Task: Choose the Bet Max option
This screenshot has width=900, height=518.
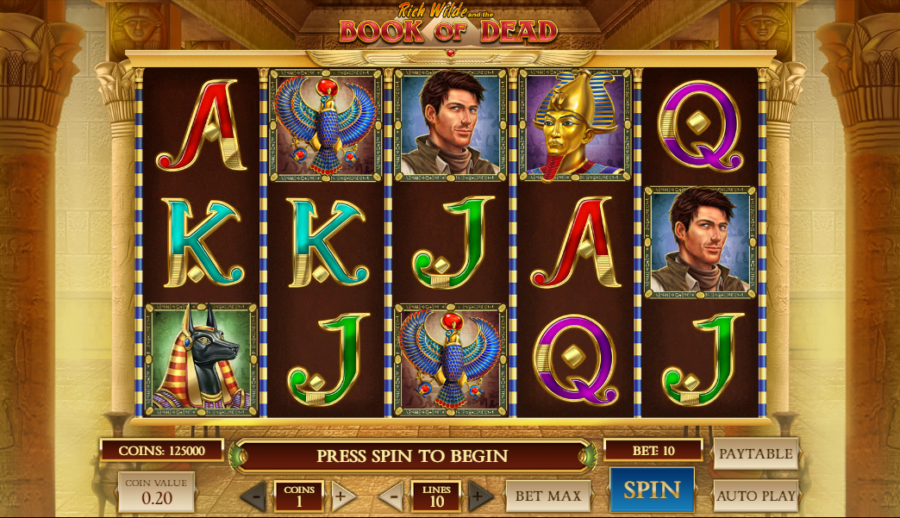Action: point(549,495)
